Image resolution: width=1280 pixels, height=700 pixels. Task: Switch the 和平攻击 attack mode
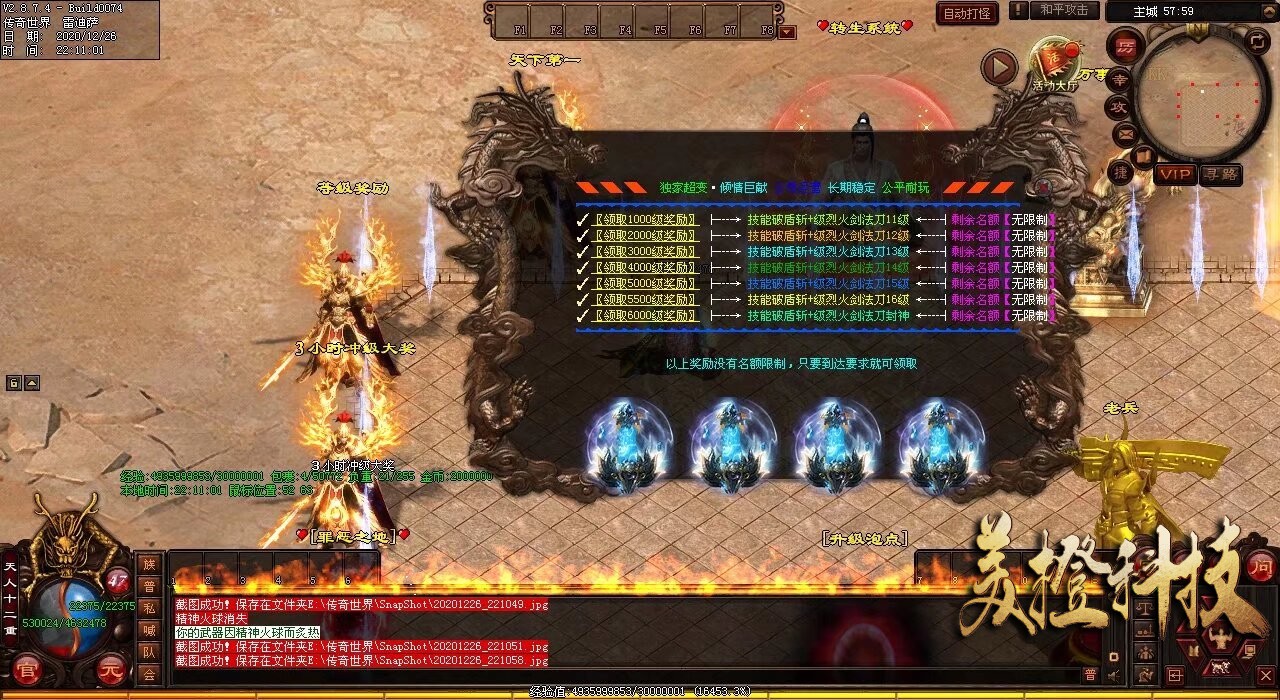click(1063, 10)
